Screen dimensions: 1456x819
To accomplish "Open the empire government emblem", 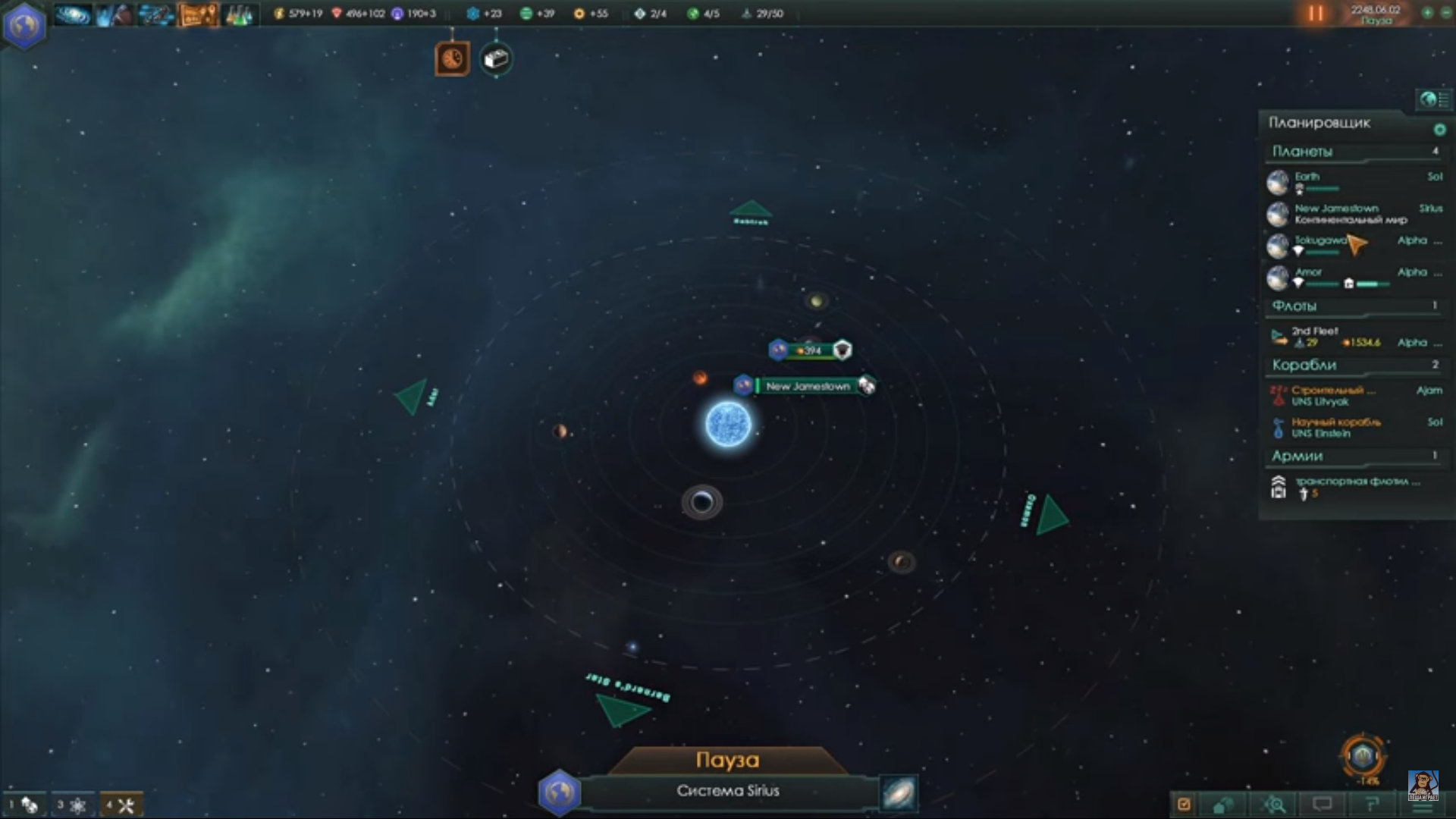I will pos(24,25).
